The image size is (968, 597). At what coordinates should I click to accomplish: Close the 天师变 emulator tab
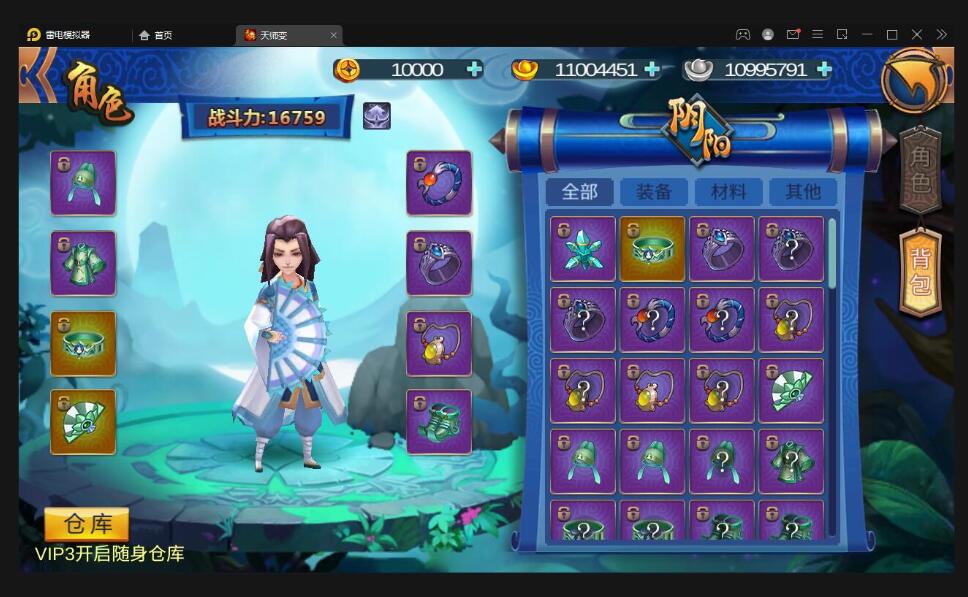[x=334, y=35]
